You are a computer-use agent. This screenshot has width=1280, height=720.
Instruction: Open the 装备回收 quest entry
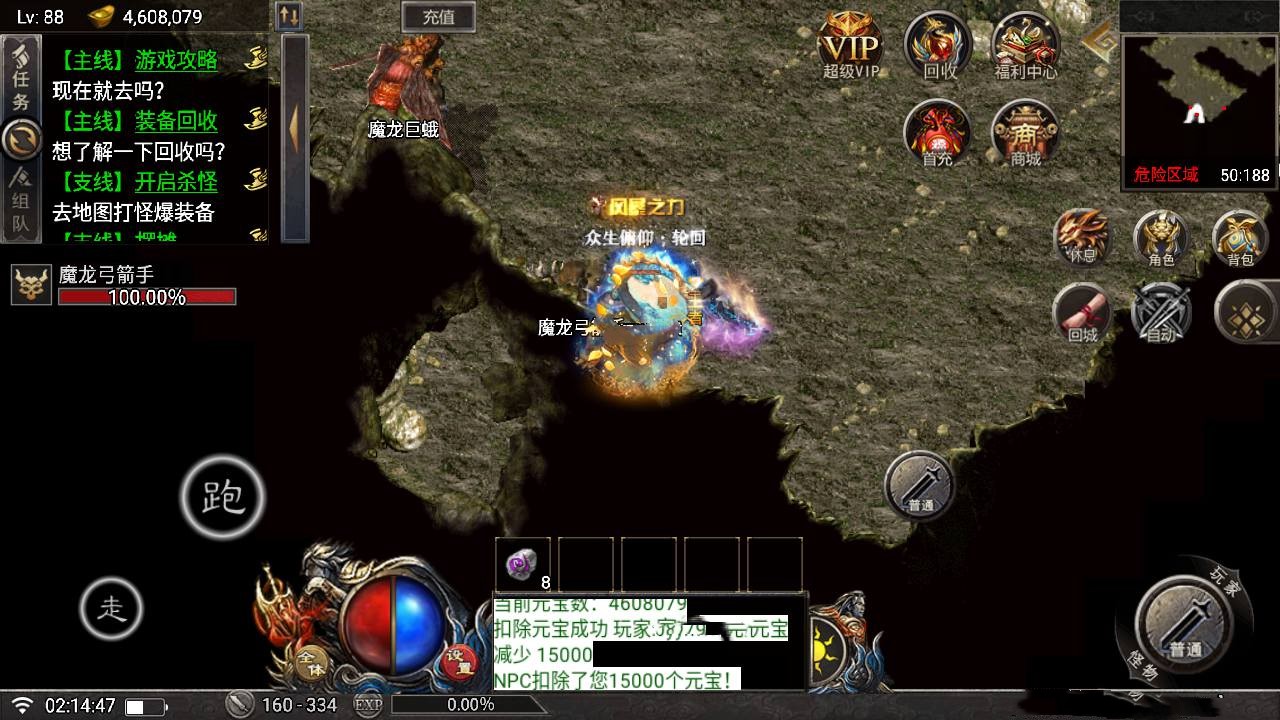click(176, 121)
